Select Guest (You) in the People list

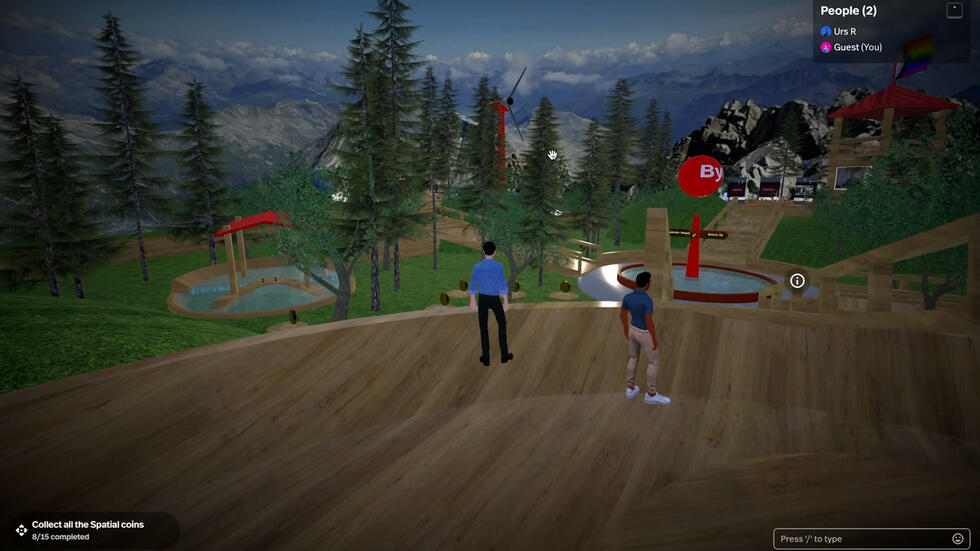click(x=856, y=47)
